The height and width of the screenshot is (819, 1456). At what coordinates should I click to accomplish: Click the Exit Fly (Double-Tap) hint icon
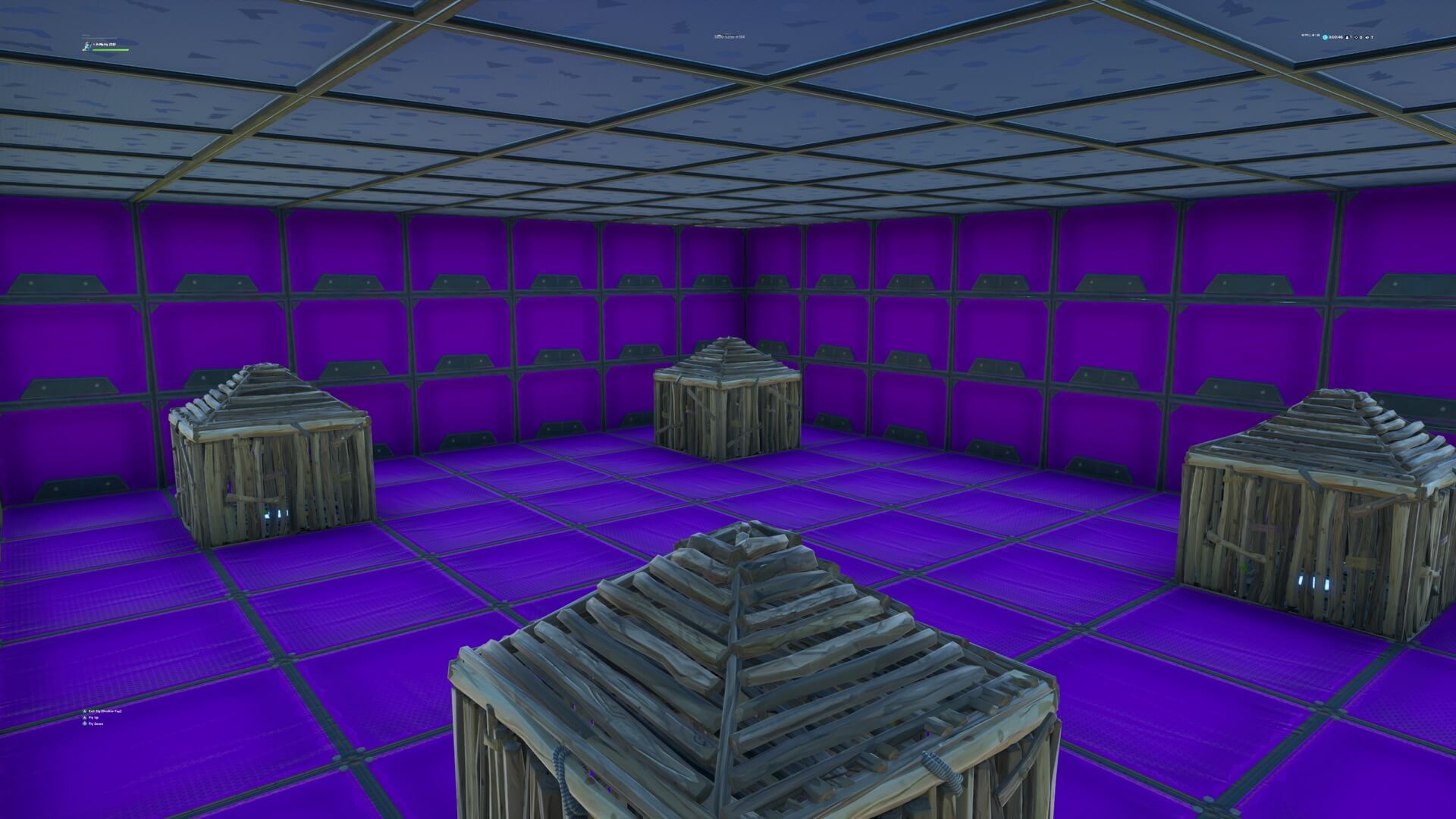click(x=85, y=711)
